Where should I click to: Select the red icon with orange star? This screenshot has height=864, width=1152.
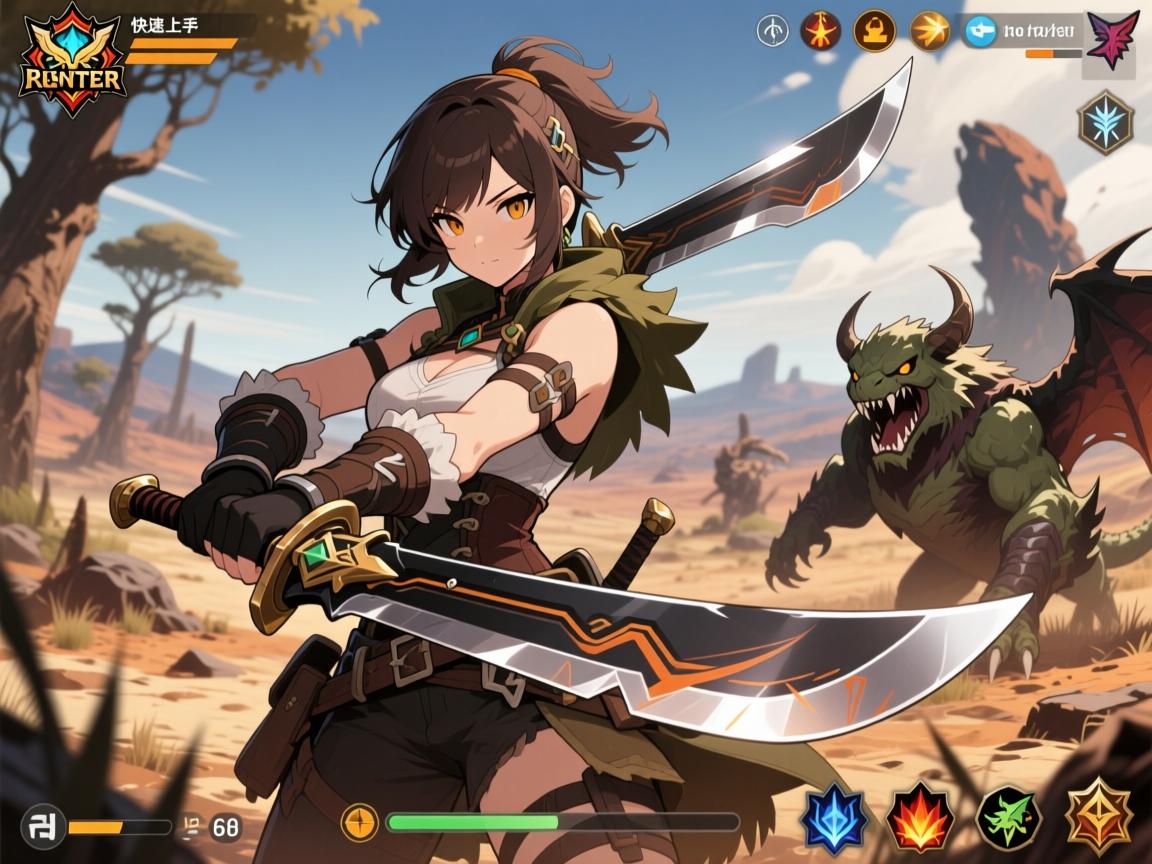pyautogui.click(x=820, y=31)
